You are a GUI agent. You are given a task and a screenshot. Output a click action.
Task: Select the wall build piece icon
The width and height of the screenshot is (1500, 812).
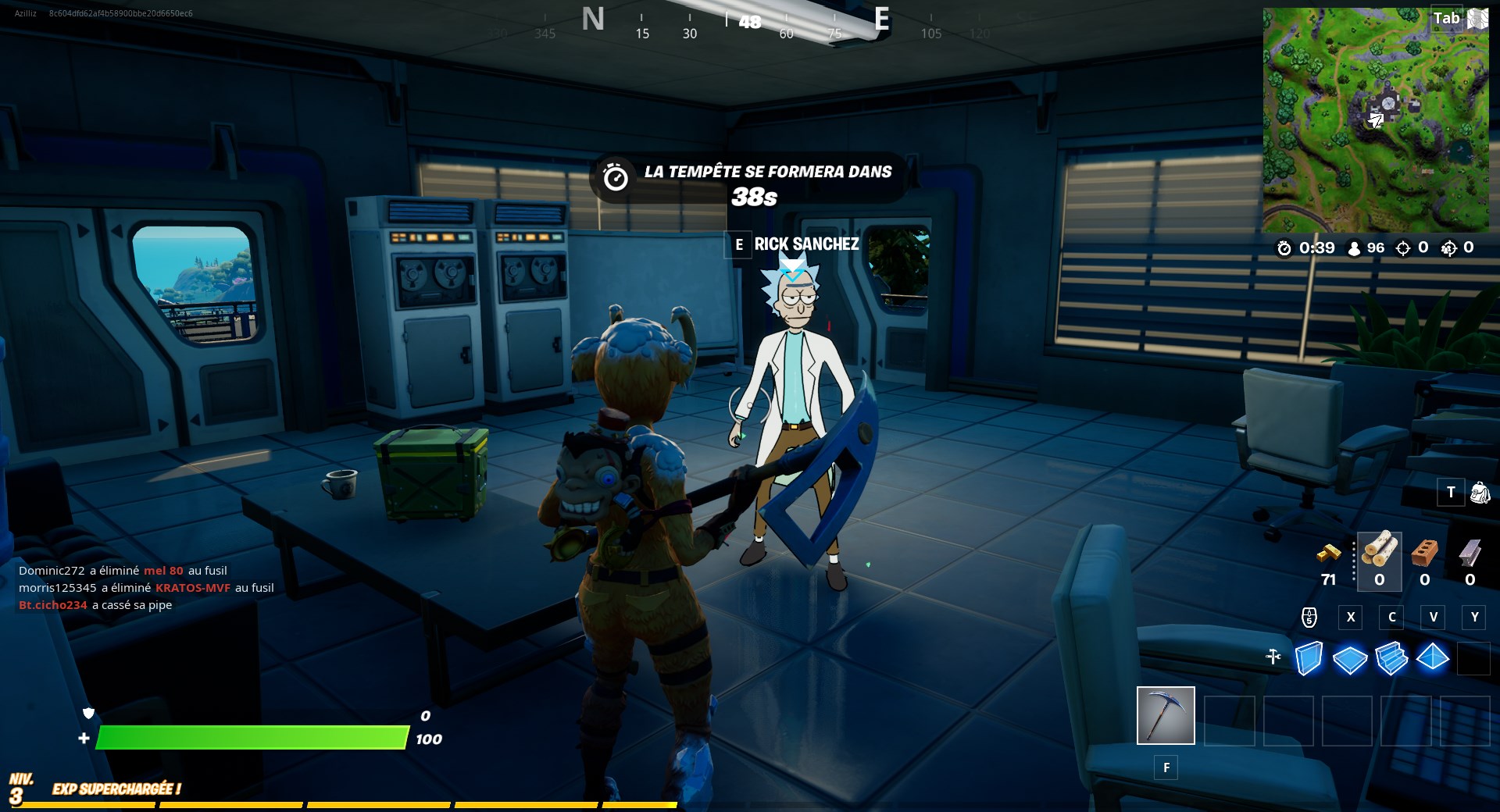pos(1310,660)
